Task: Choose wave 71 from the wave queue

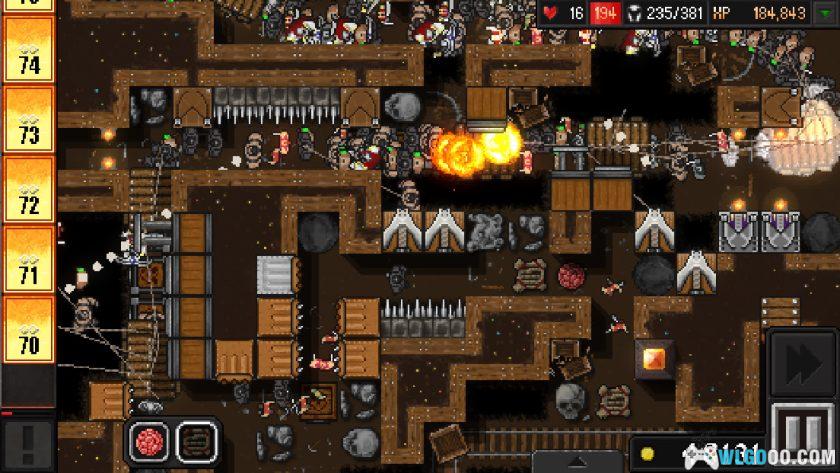Action: pos(27,259)
